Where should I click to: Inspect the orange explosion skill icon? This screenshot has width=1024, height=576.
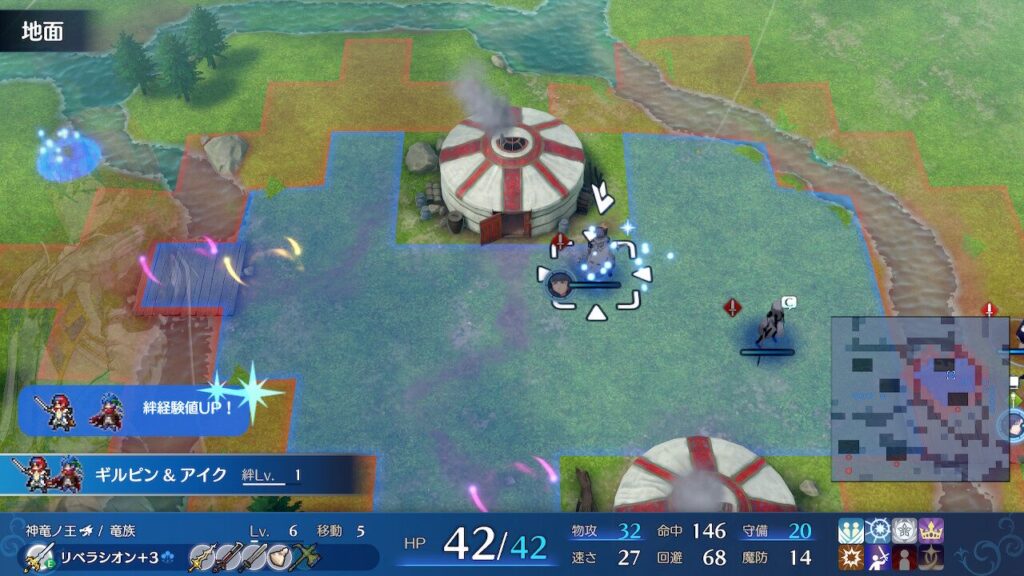tap(851, 557)
